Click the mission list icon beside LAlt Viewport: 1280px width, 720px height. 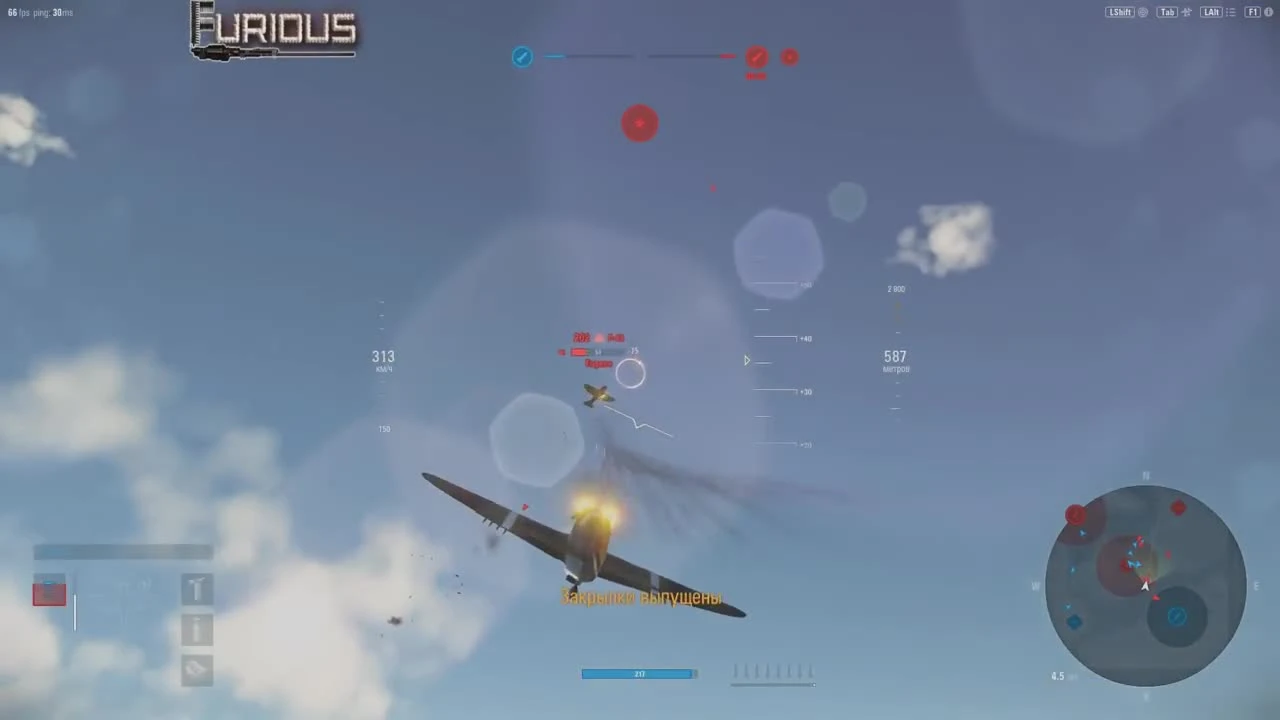tap(1231, 12)
